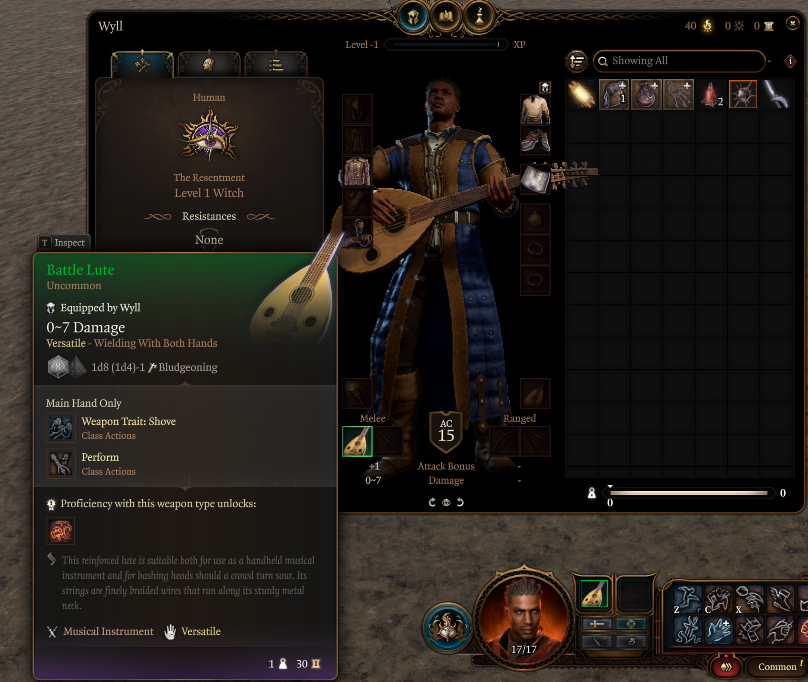
Task: Select the equipped shirt clothing slot
Action: coord(535,110)
